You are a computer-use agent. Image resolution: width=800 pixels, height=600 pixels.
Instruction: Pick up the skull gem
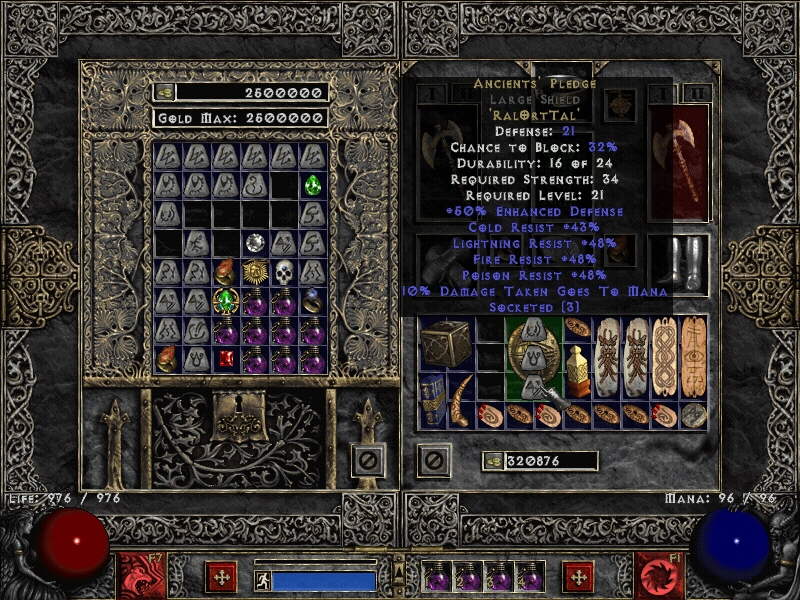tap(285, 272)
